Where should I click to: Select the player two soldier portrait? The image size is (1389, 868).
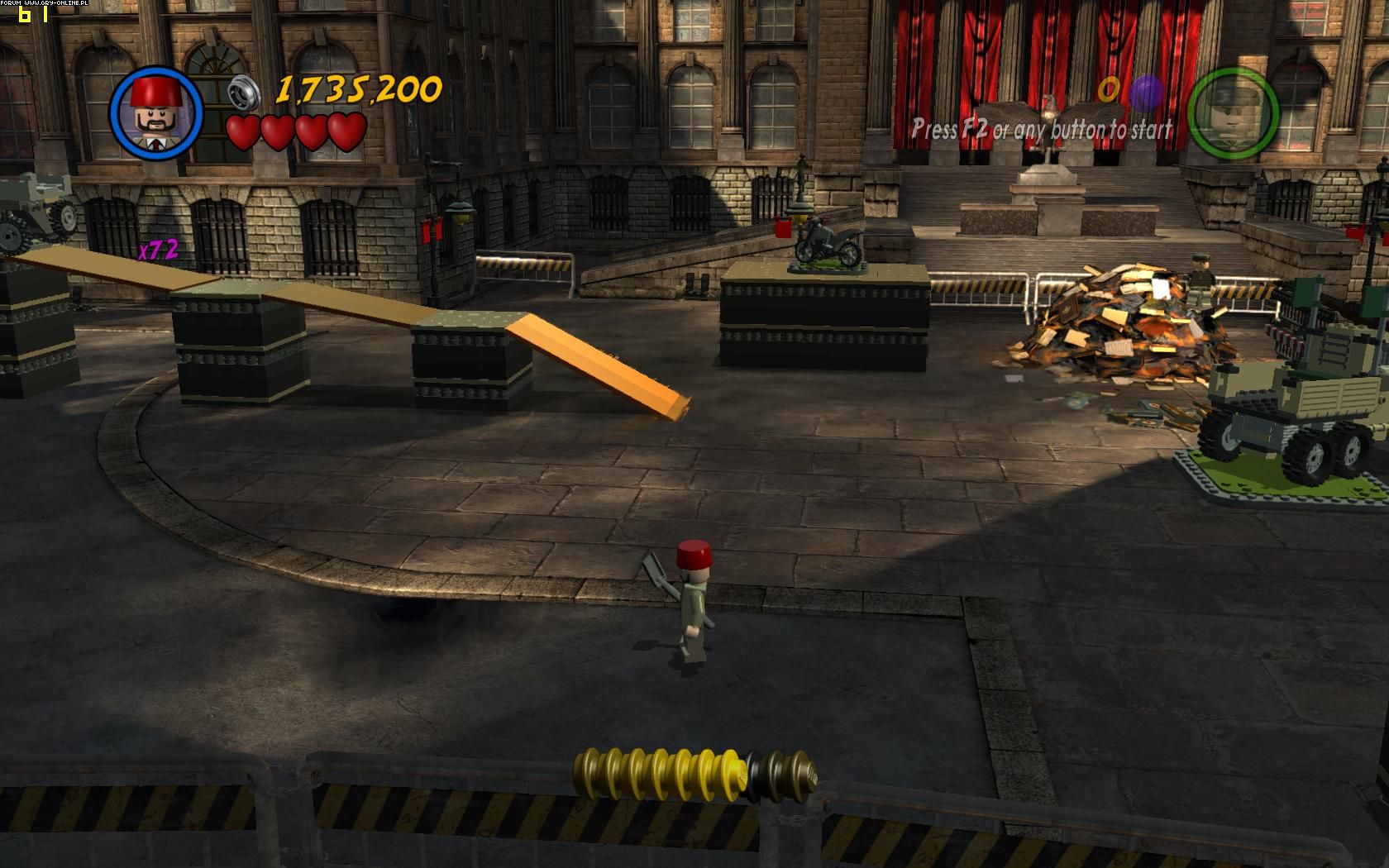[1233, 112]
